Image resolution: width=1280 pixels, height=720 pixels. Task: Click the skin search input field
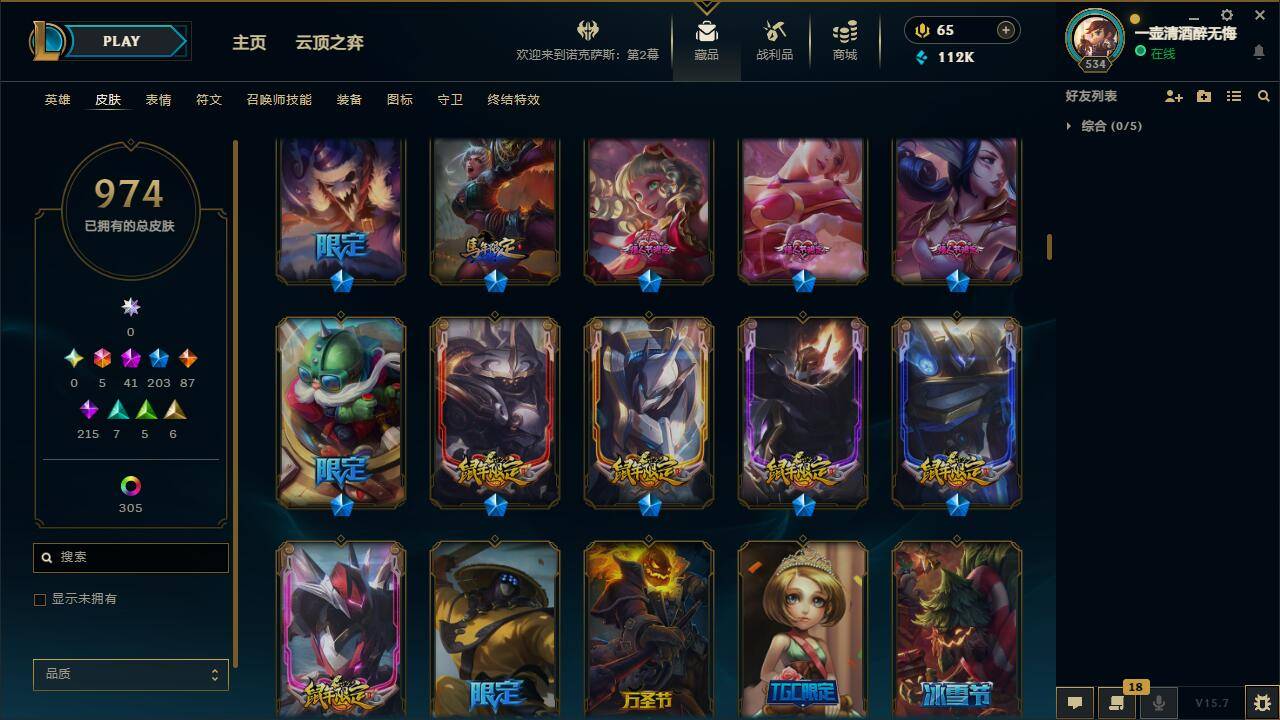130,557
